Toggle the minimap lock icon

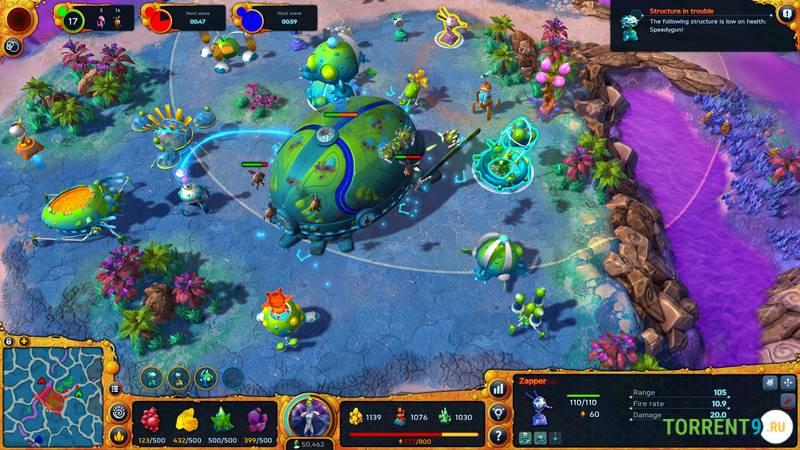[x=9, y=341]
